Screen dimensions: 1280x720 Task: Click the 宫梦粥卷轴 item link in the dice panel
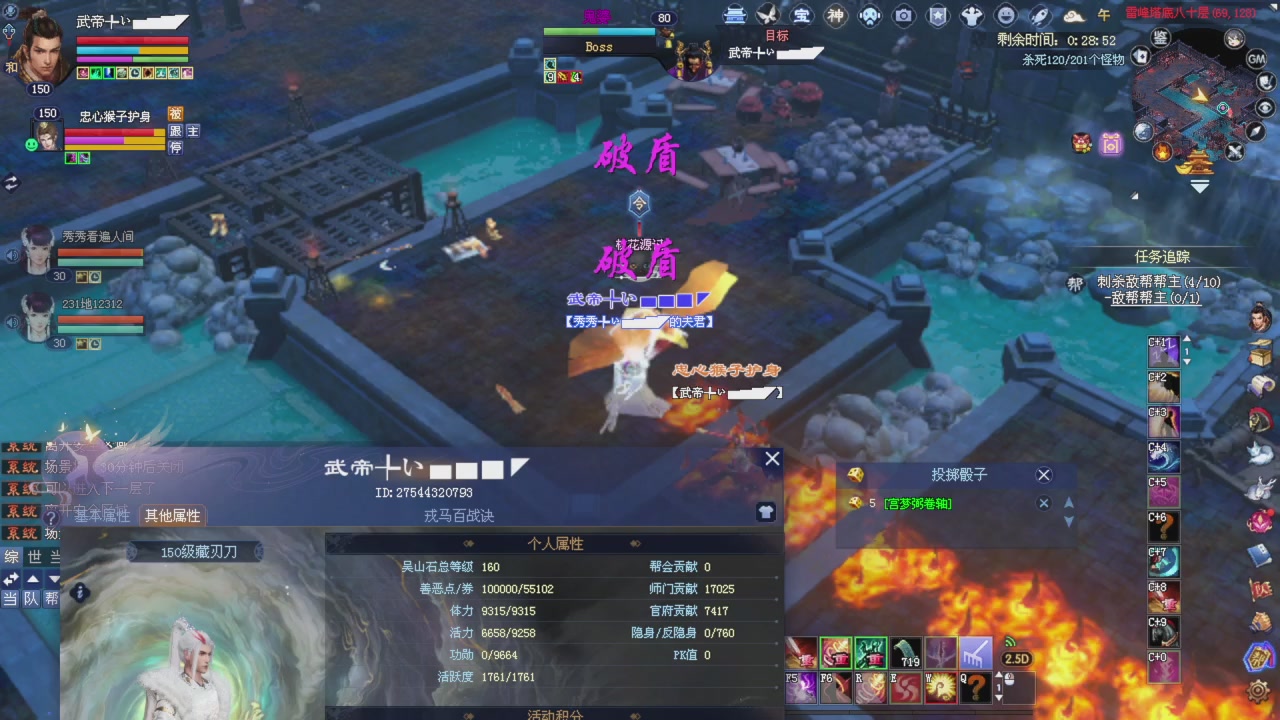click(x=915, y=503)
